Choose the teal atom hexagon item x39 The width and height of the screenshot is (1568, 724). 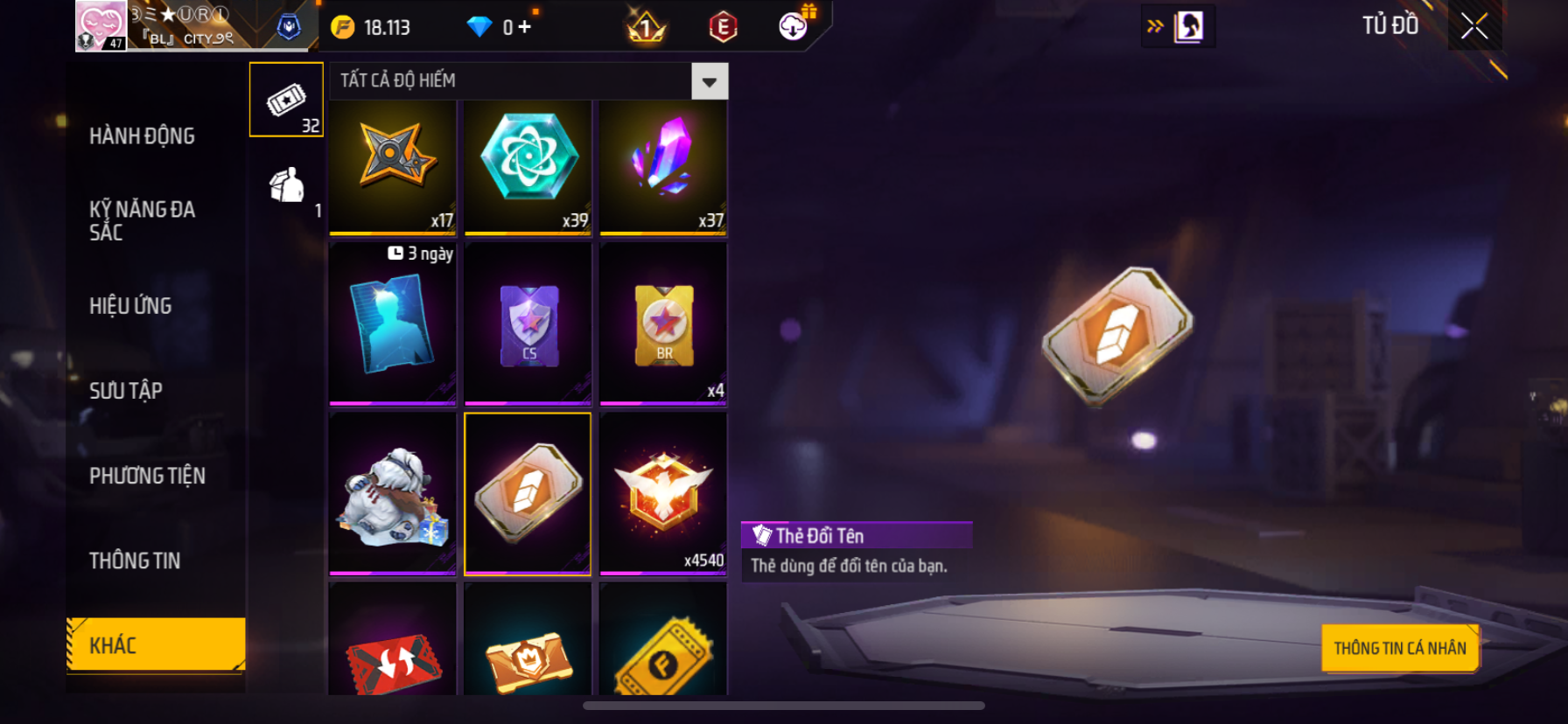point(528,166)
